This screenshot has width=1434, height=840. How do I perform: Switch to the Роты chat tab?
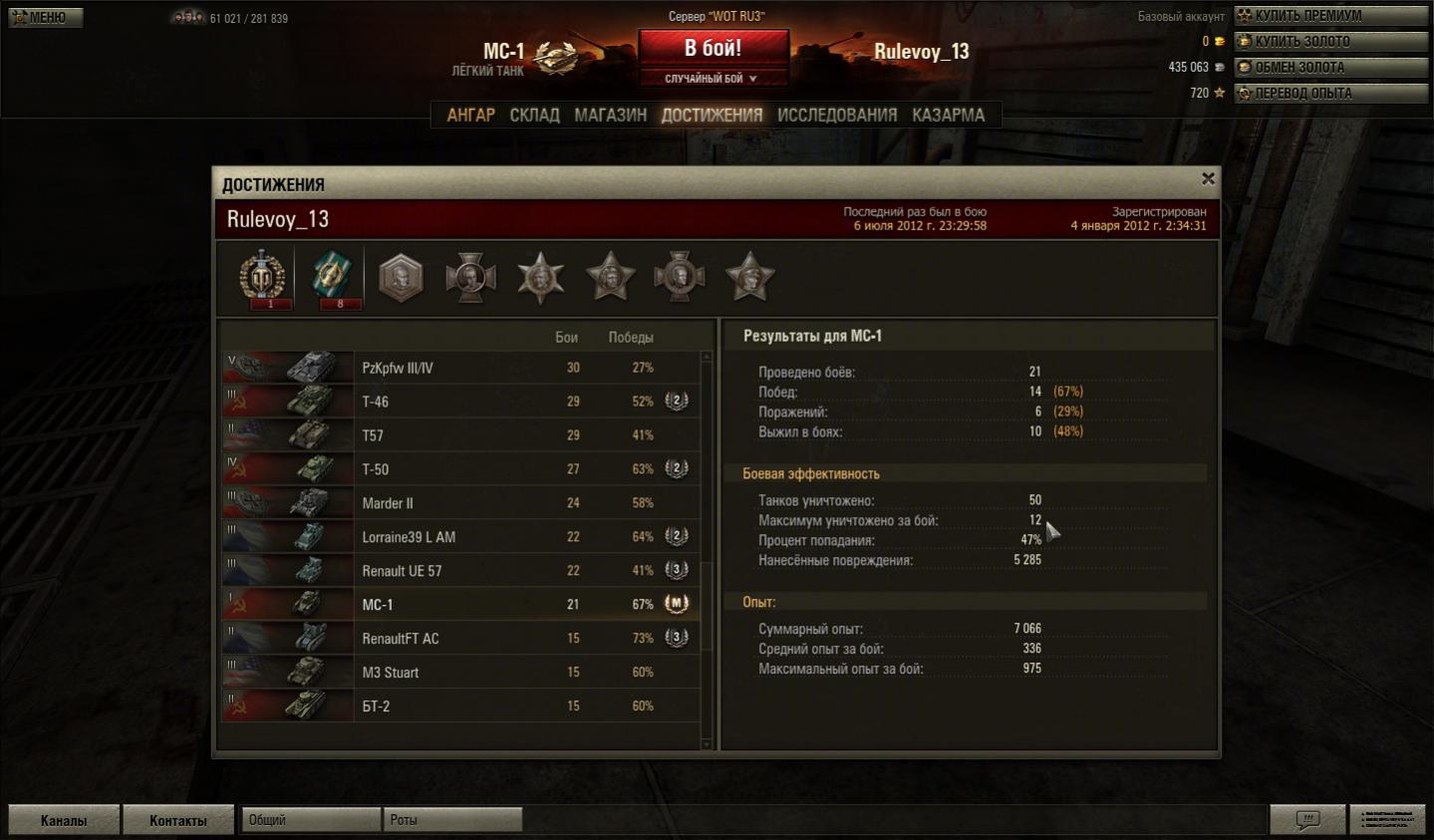451,820
